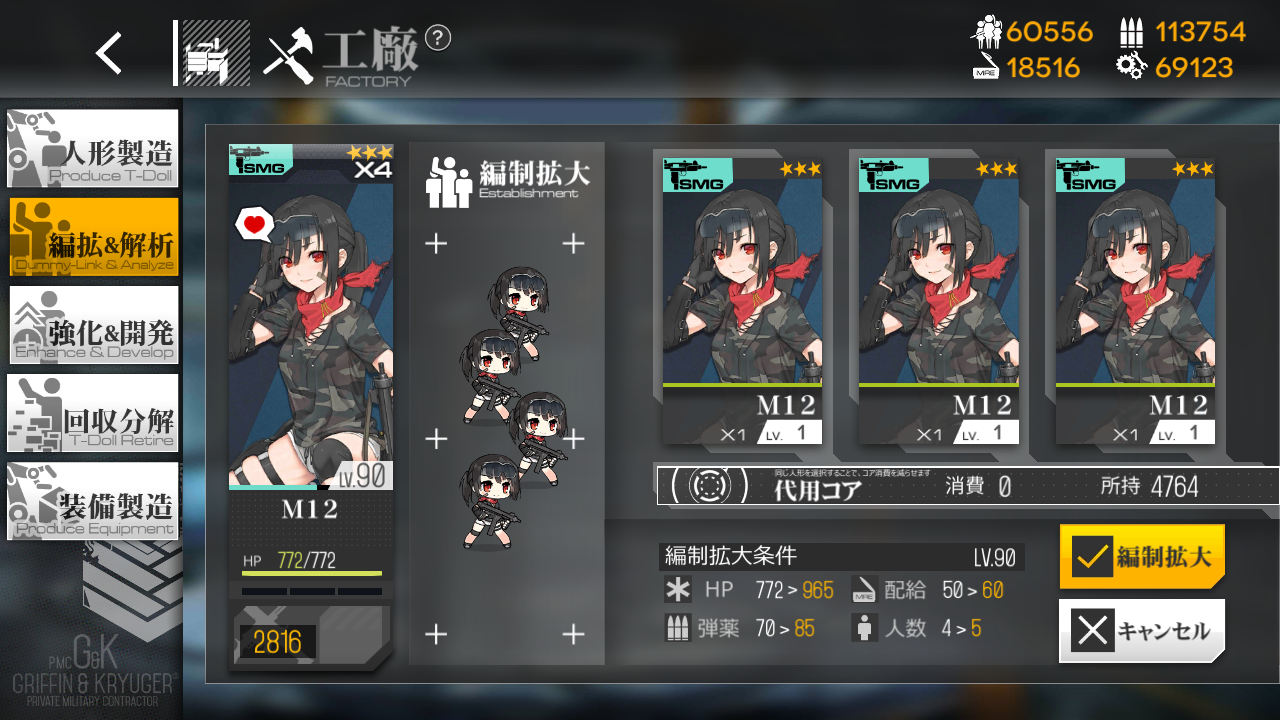
Task: Toggle the checkmark on the confirm button
Action: tap(1092, 557)
